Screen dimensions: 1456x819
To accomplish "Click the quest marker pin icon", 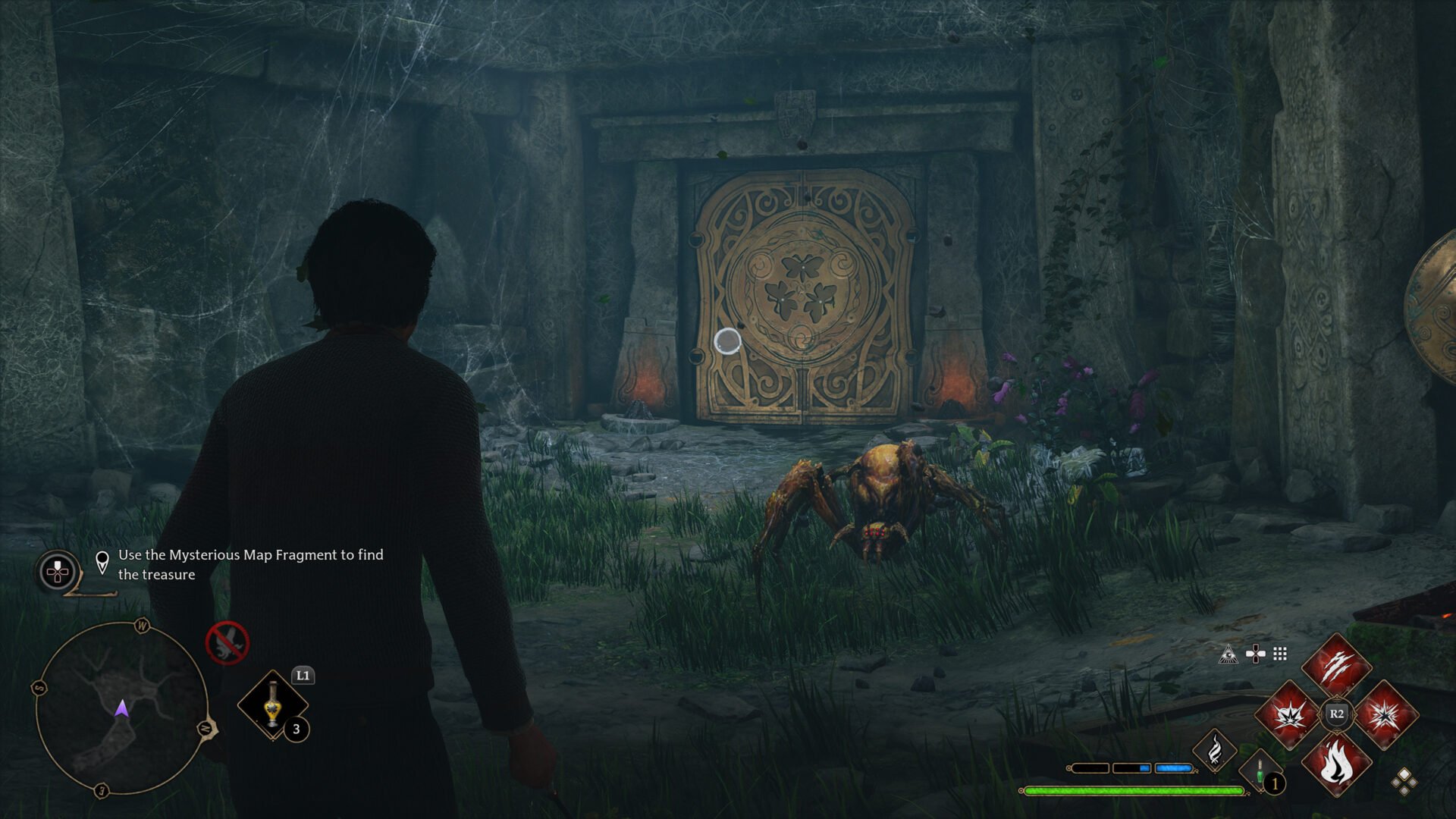I will click(101, 564).
